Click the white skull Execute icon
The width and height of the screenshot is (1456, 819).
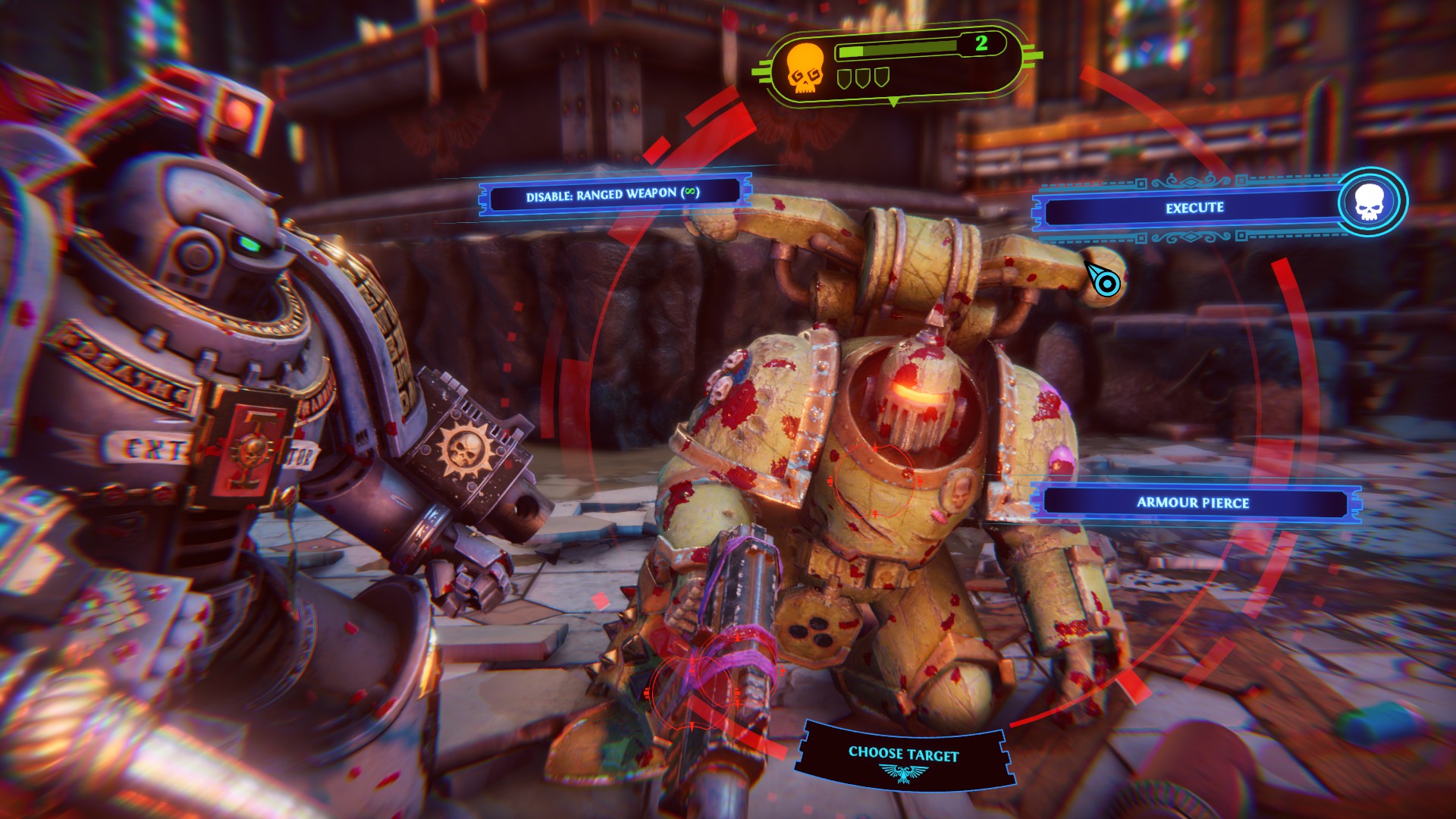point(1369,202)
